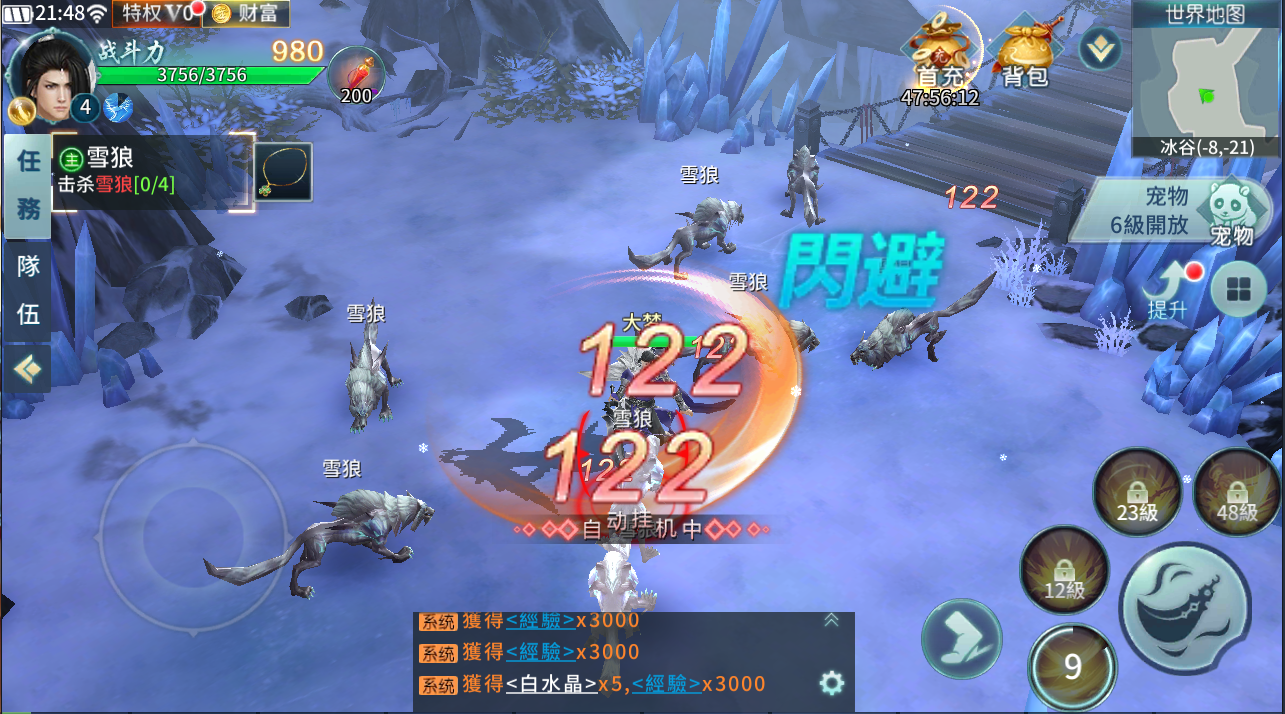This screenshot has height=714, width=1285.
Task: Expand the system chat log
Action: click(831, 621)
